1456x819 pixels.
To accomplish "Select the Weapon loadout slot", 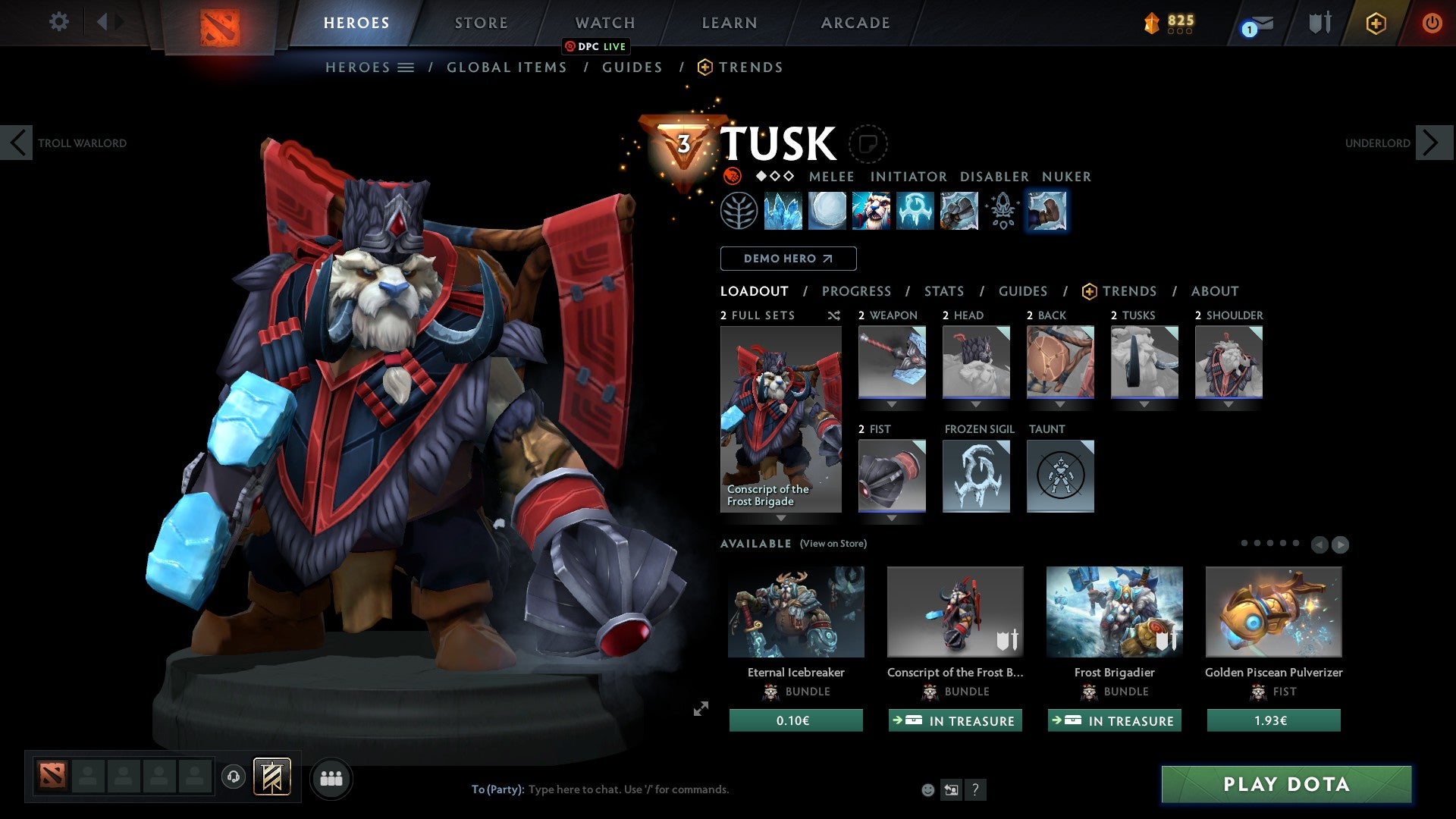I will [892, 362].
